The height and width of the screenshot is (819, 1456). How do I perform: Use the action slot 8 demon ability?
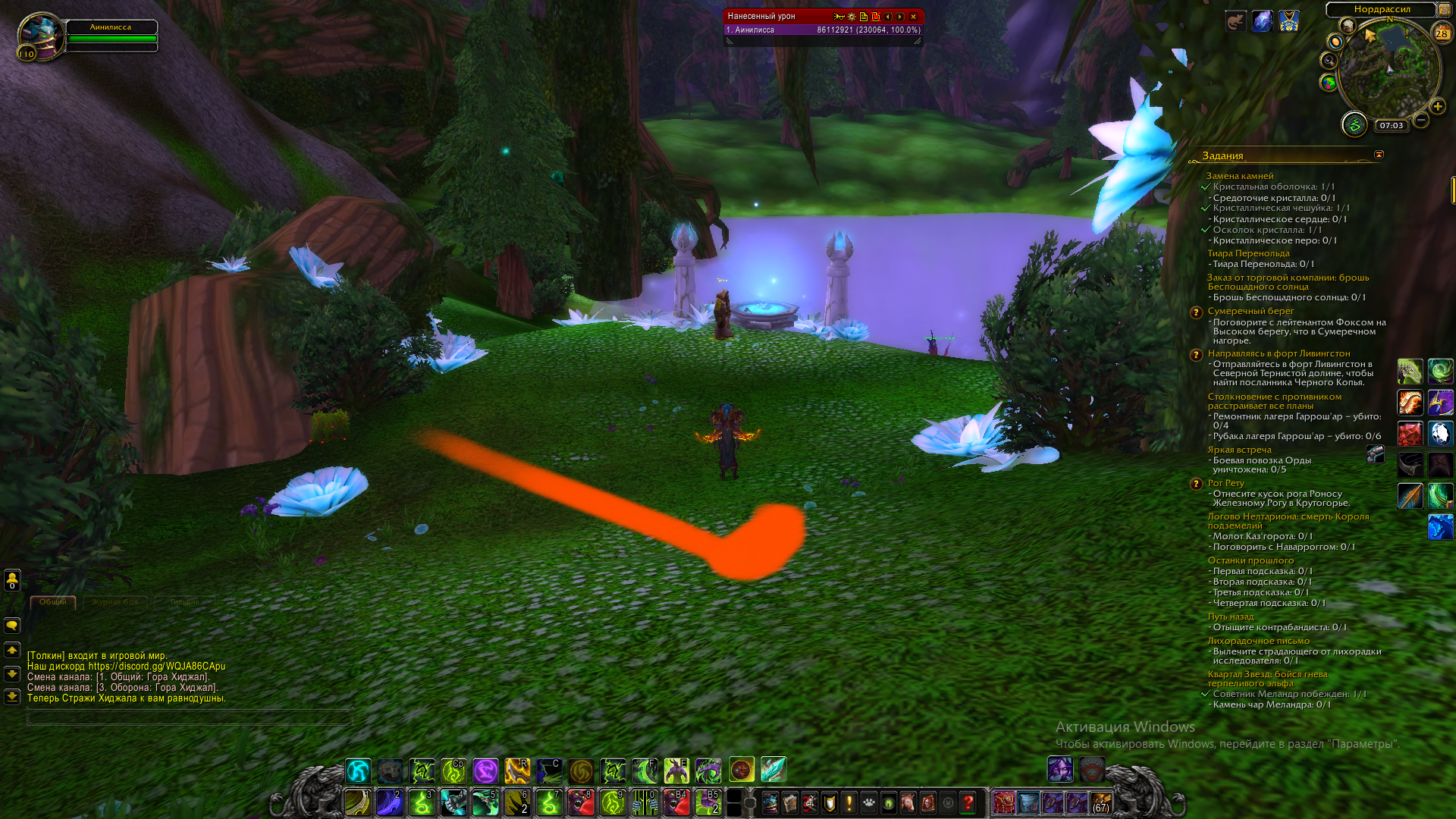(581, 802)
